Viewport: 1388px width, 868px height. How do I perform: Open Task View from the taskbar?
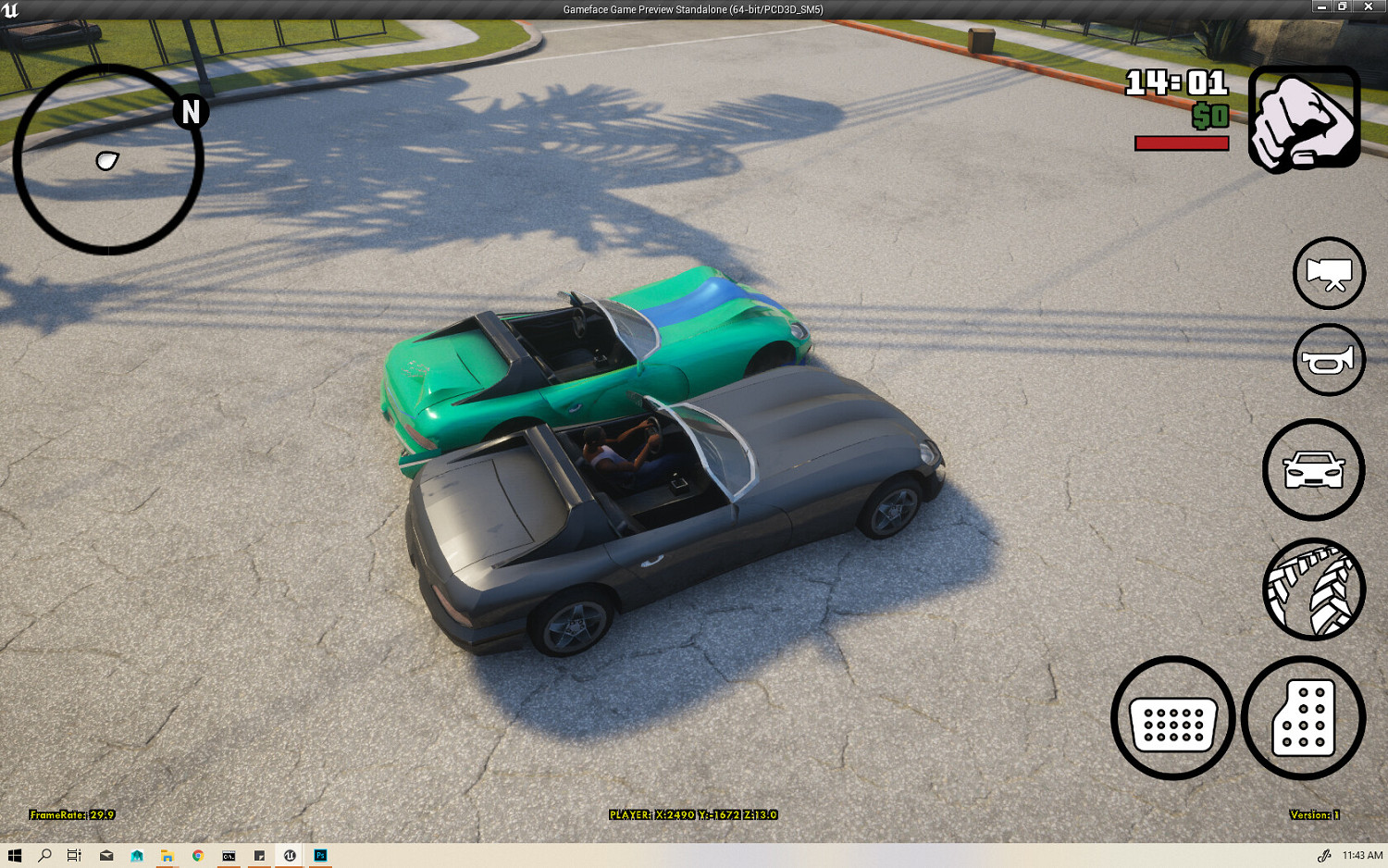point(74,857)
